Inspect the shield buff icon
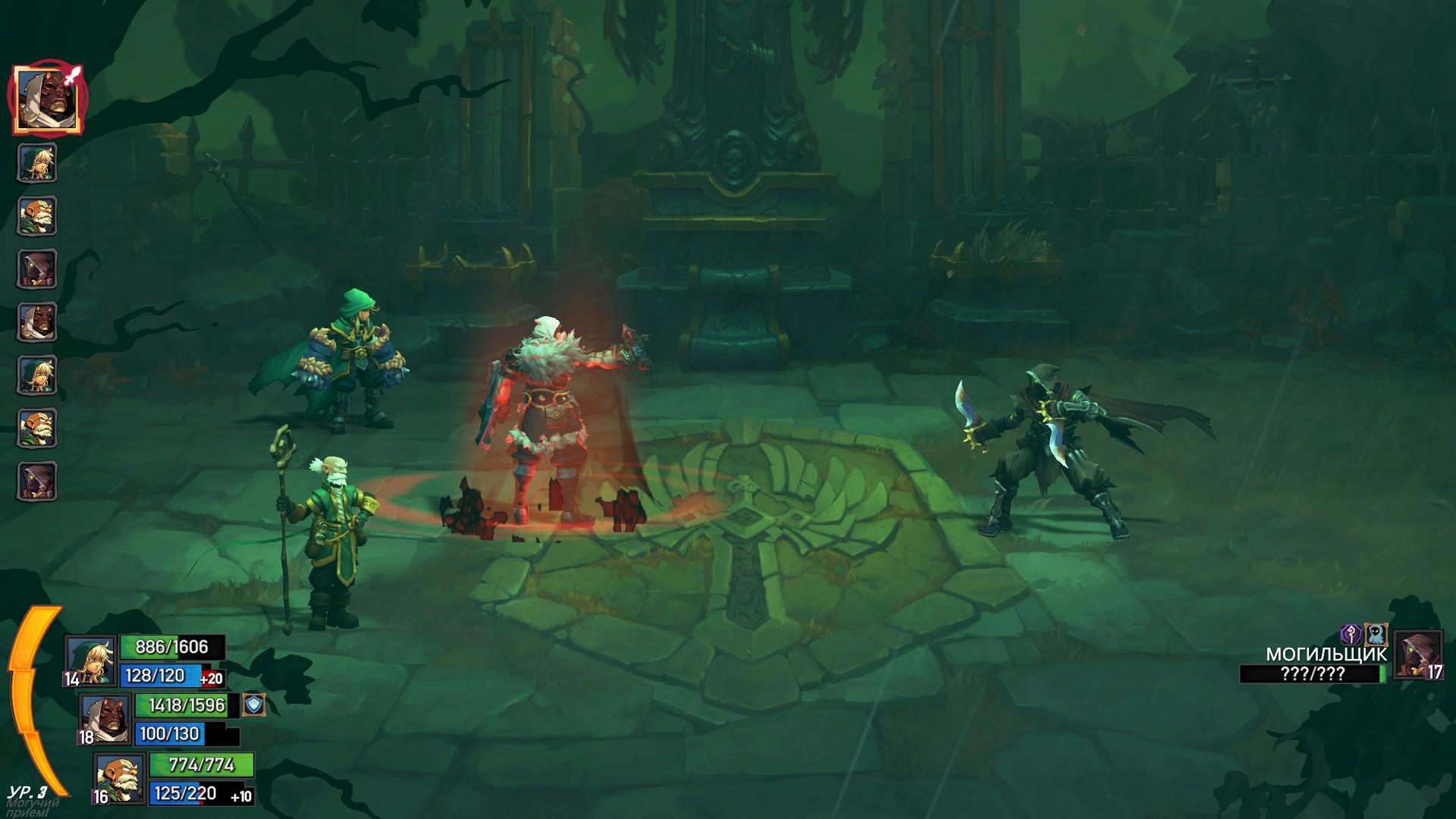The height and width of the screenshot is (819, 1456). tap(253, 705)
